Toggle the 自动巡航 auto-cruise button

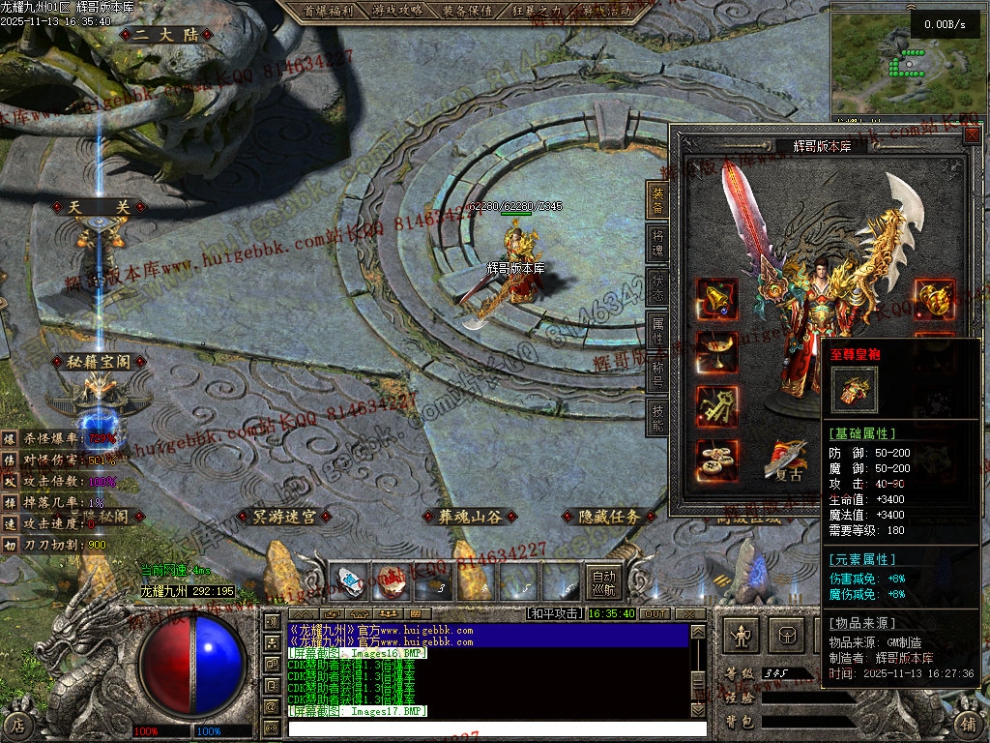(x=604, y=582)
